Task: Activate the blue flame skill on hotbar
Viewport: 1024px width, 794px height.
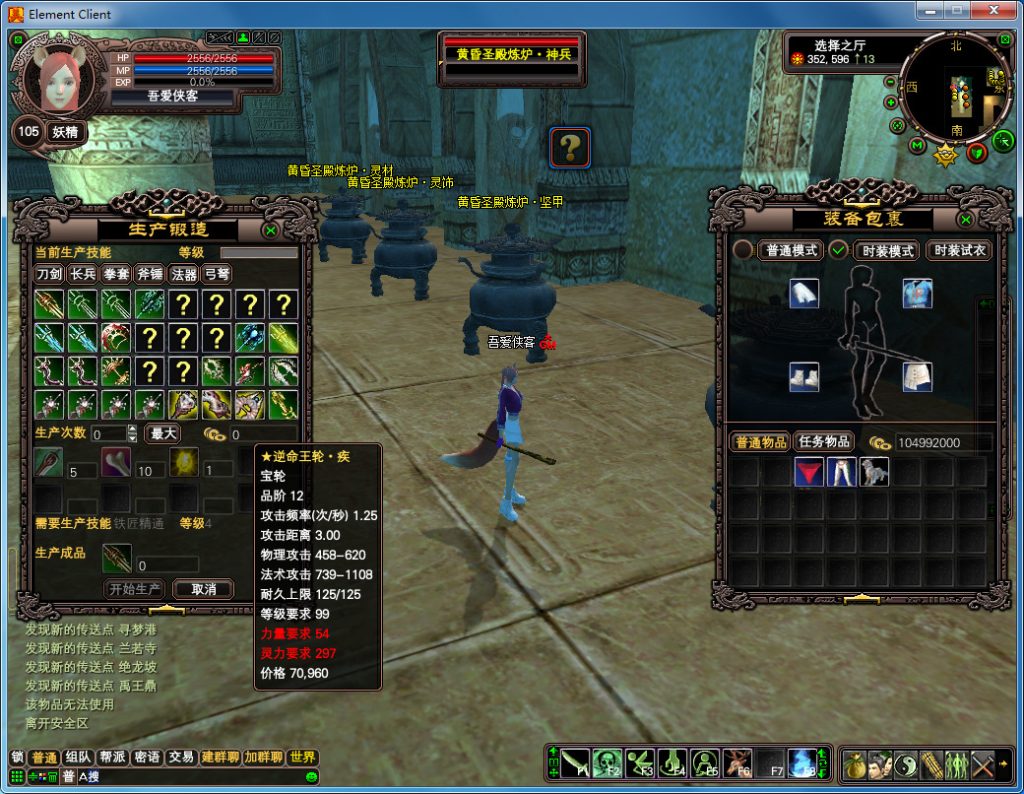Action: 801,763
